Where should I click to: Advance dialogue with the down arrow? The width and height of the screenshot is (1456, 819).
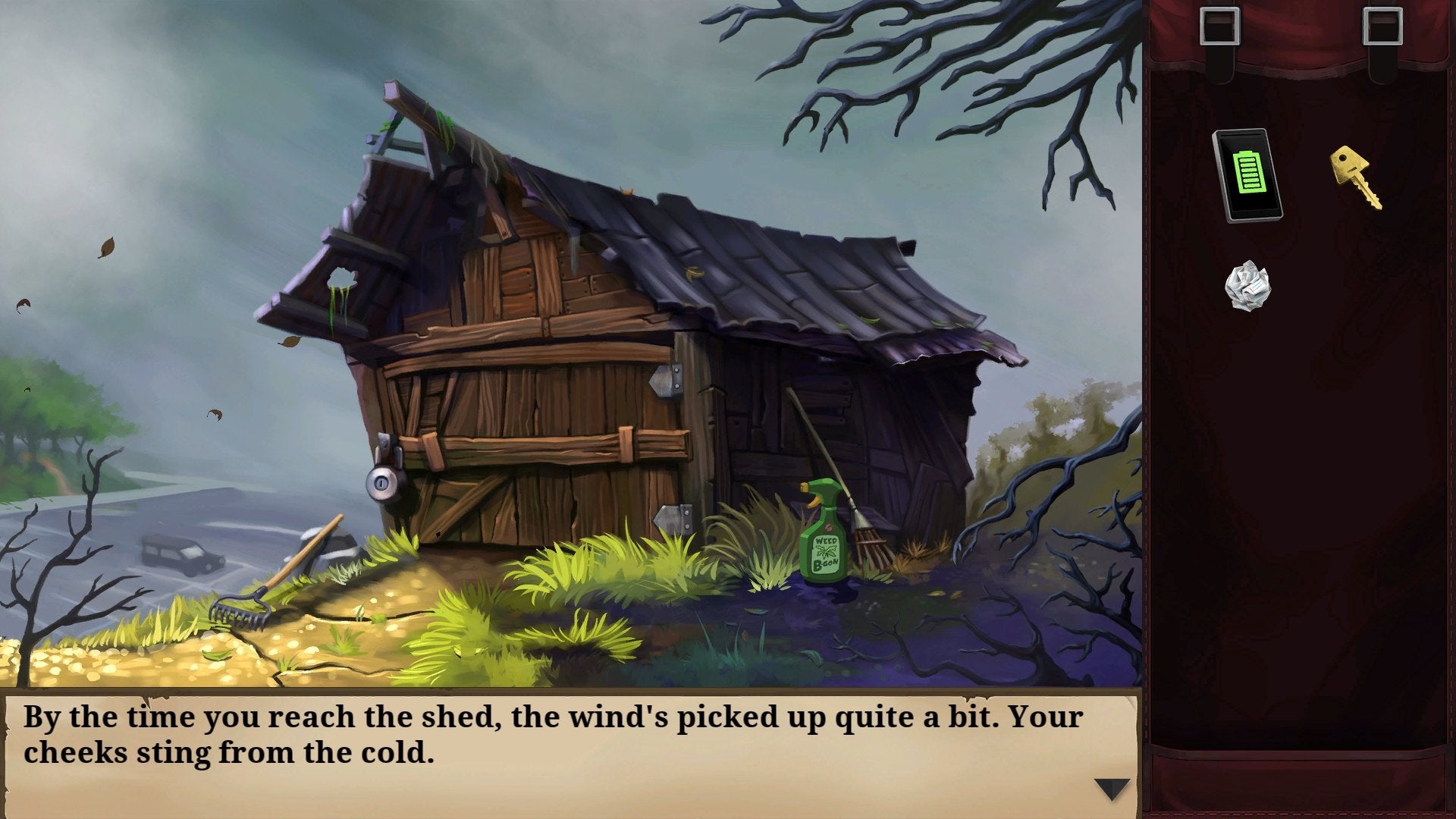(x=1112, y=789)
